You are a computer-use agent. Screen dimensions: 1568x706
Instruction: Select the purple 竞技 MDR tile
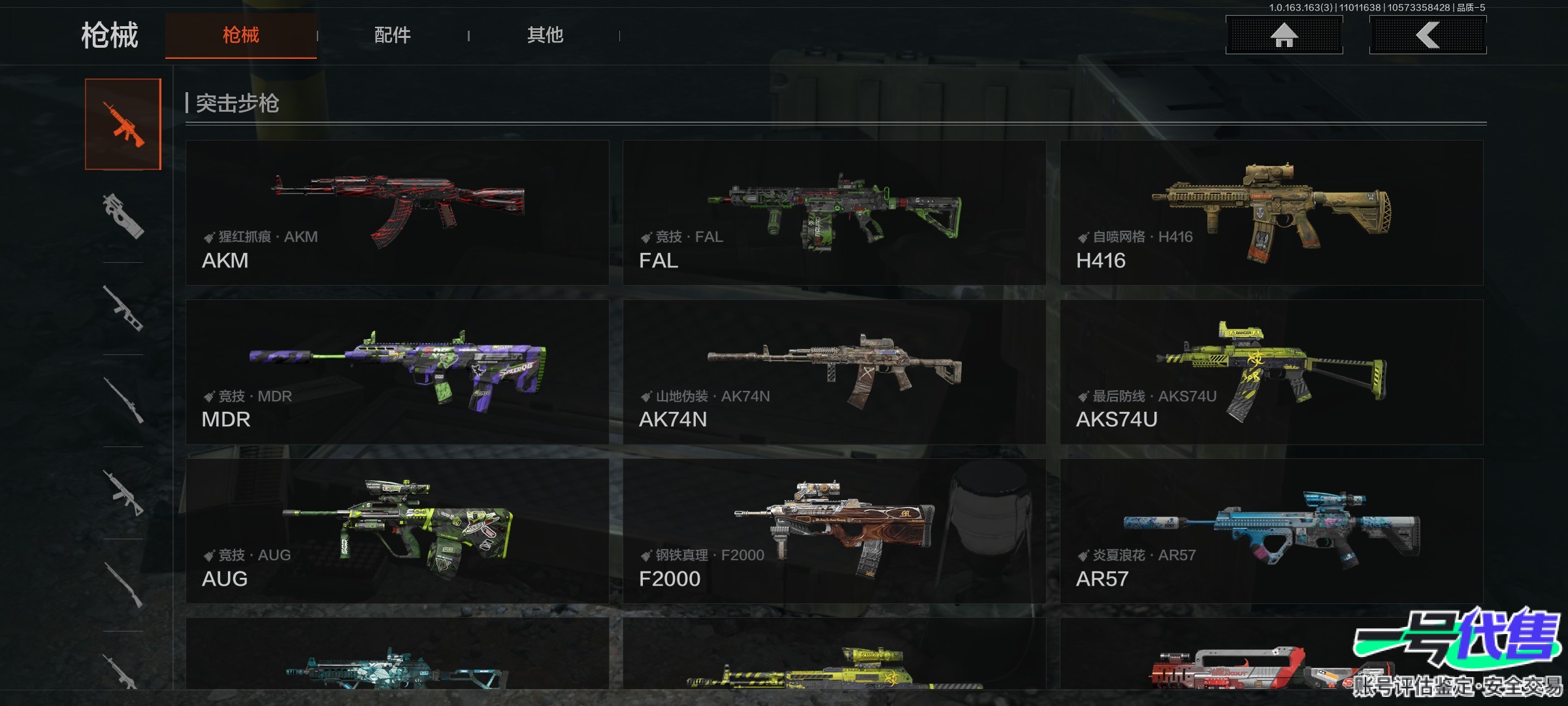(x=397, y=372)
